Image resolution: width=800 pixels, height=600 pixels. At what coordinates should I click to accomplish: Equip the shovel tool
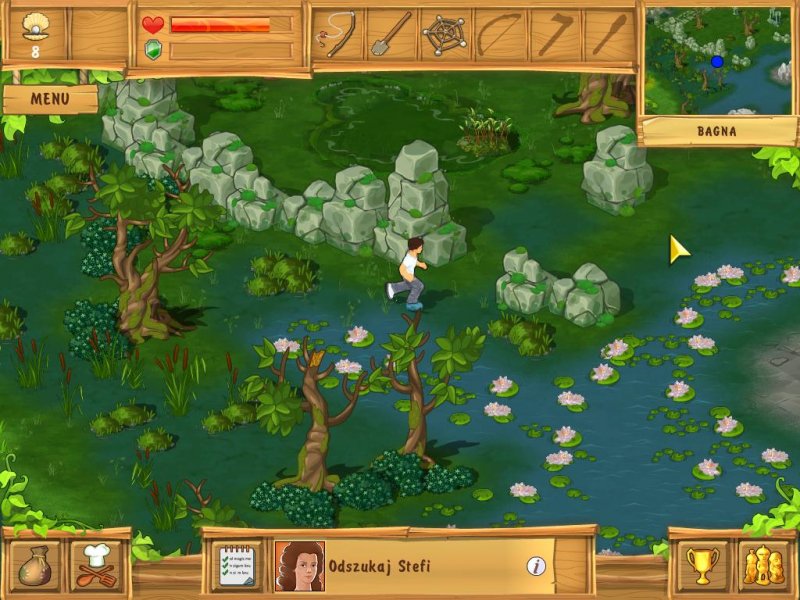click(391, 35)
